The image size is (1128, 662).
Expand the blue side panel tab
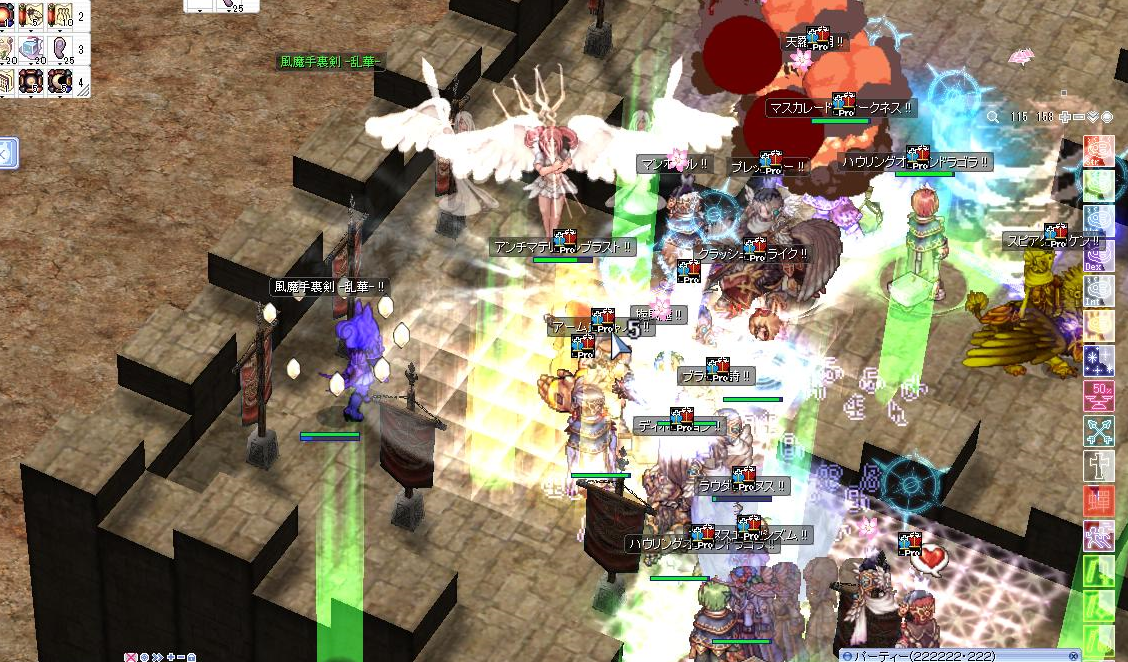(4, 154)
